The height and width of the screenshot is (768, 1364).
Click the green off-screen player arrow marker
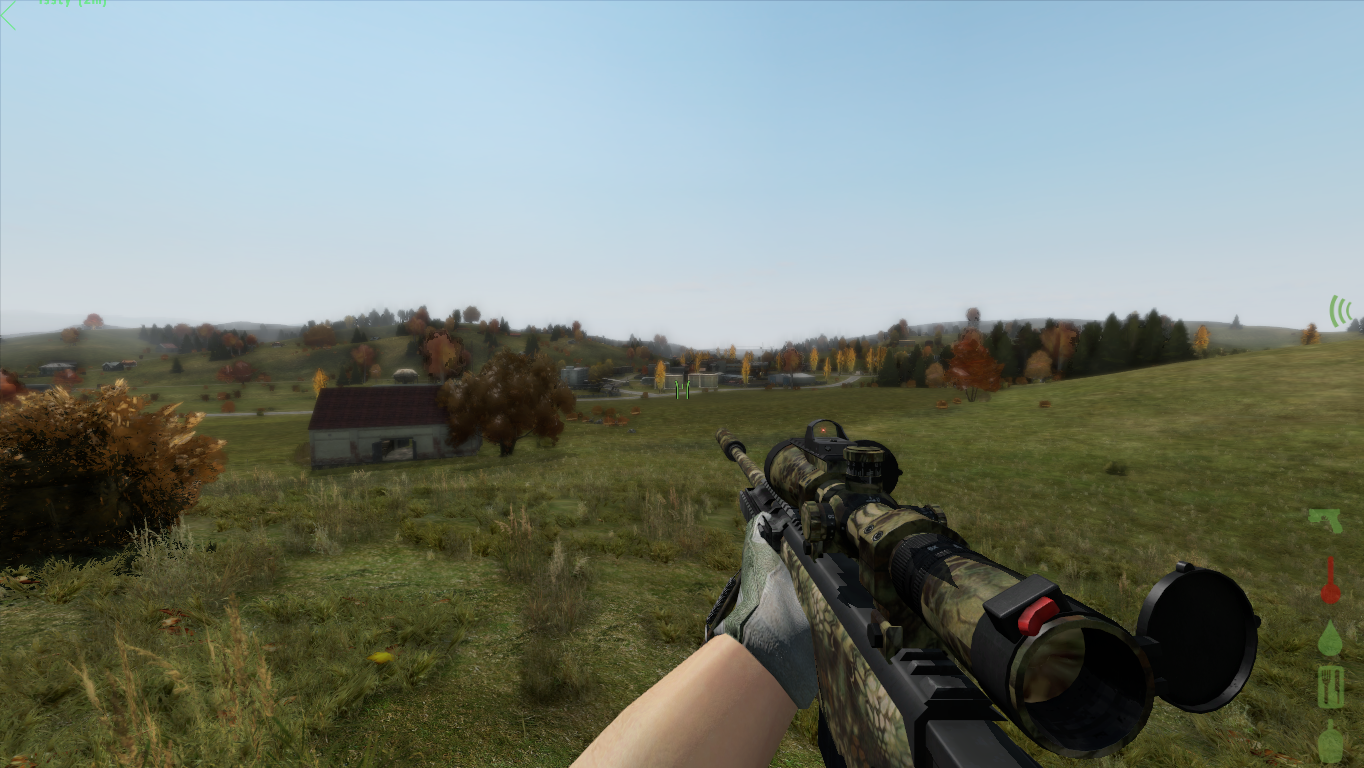8,15
